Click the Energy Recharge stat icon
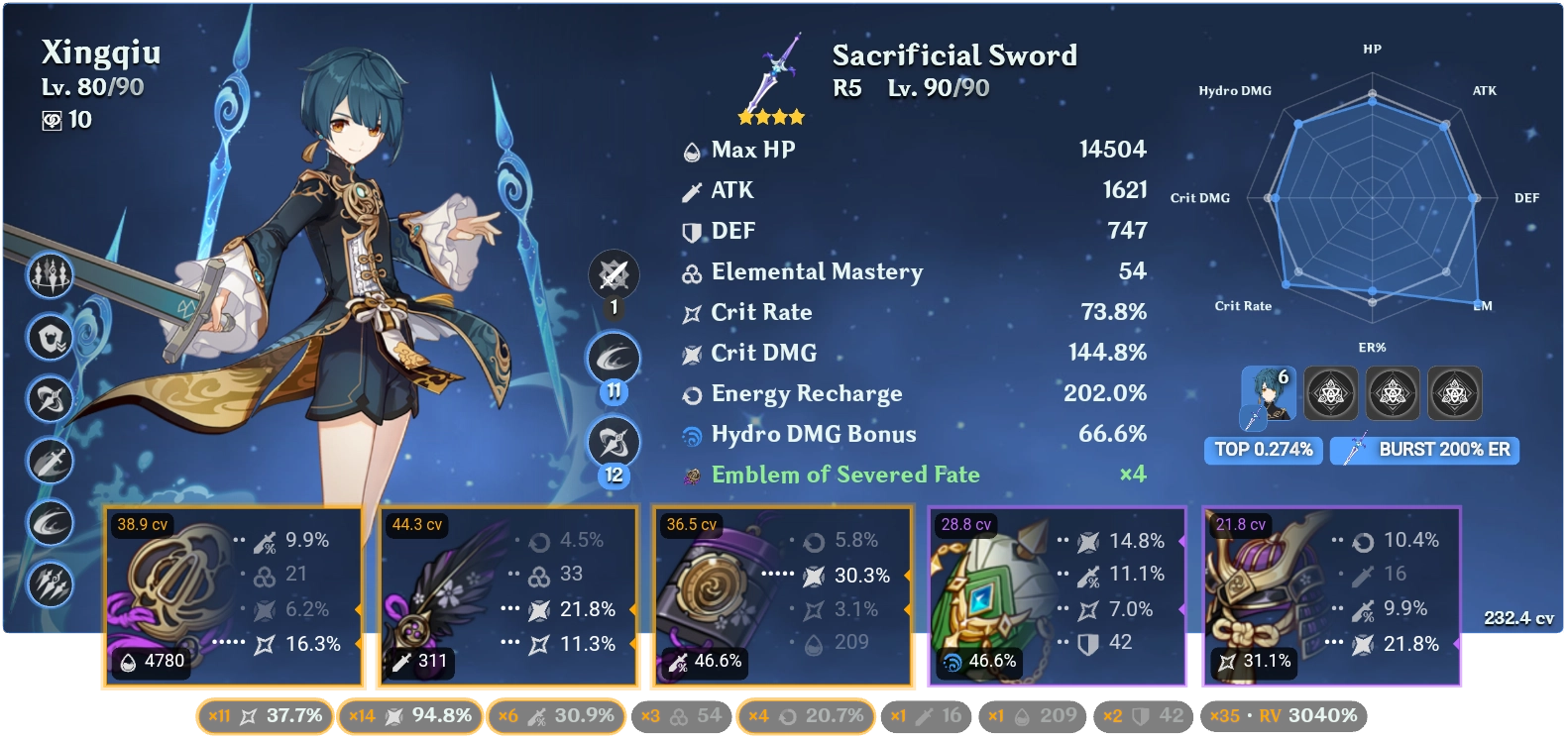 click(691, 393)
